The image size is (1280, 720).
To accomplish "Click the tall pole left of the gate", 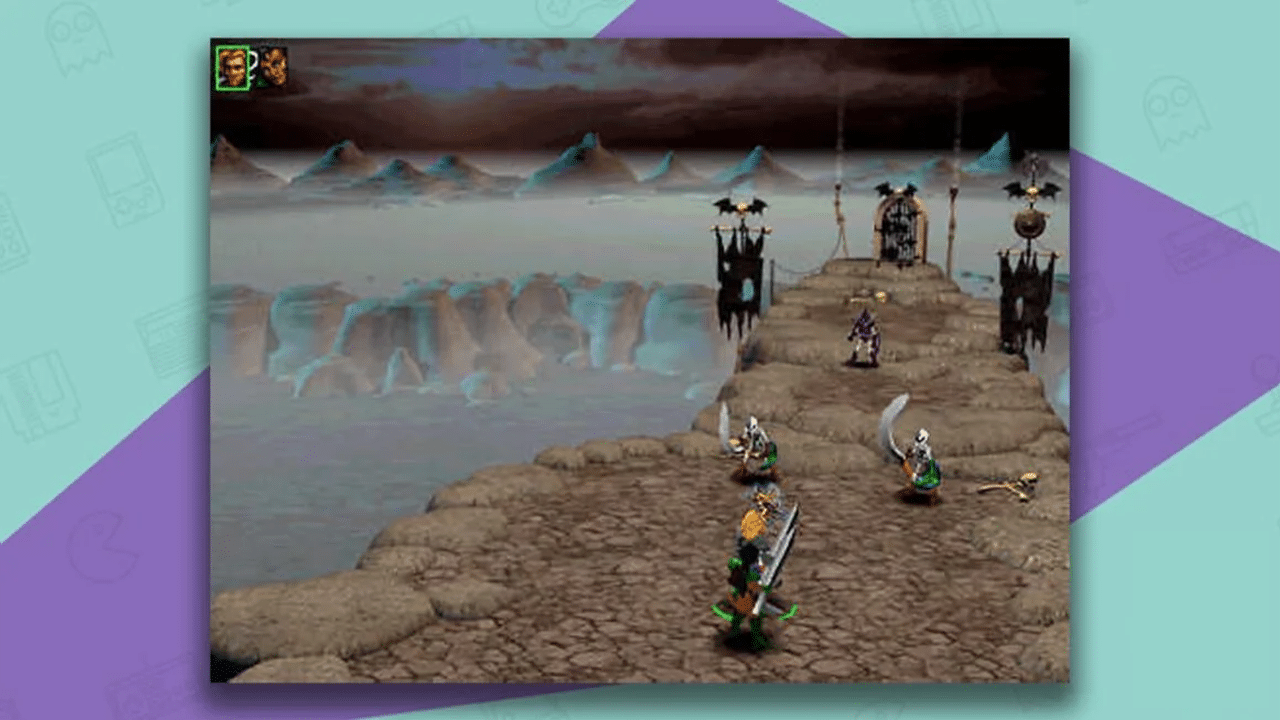I will click(839, 215).
